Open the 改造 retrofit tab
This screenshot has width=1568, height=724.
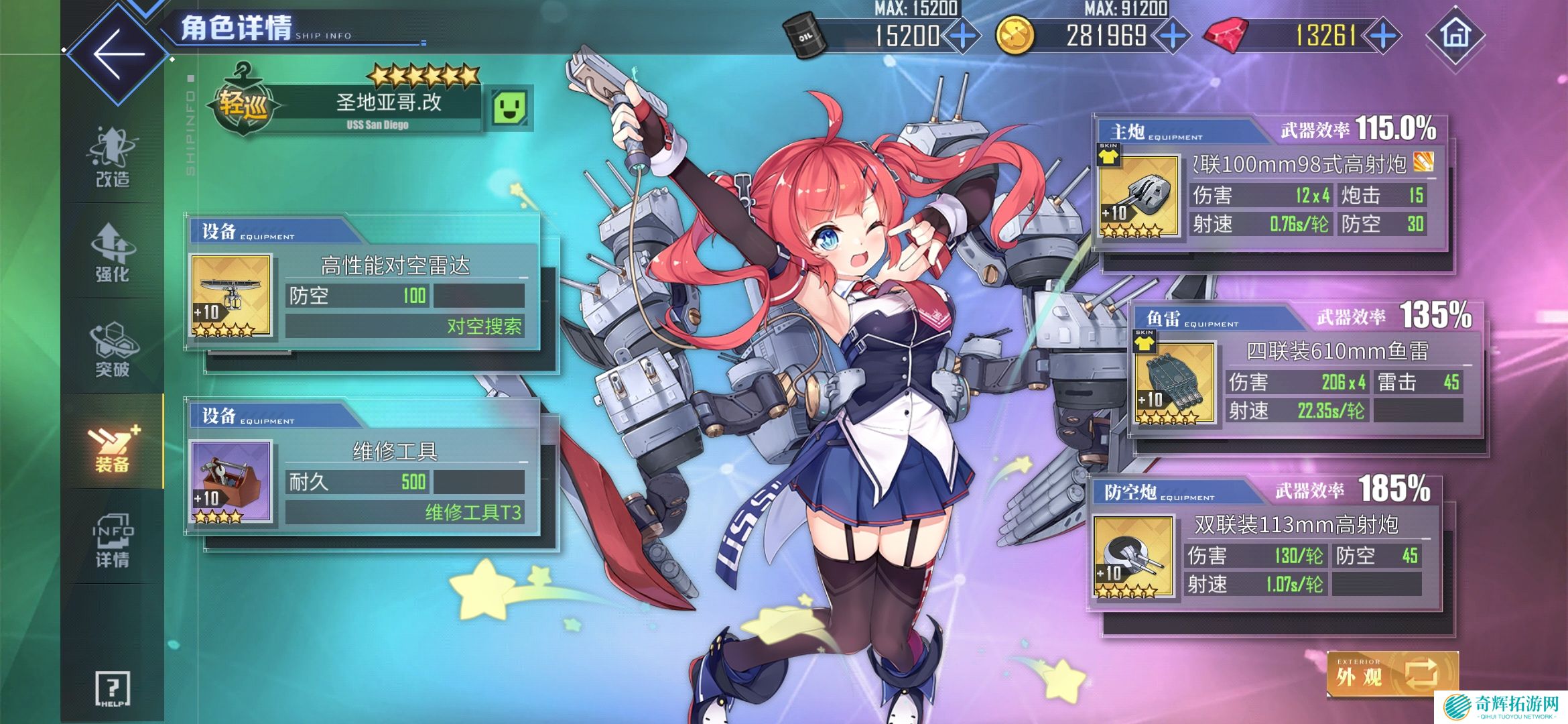pos(112,158)
